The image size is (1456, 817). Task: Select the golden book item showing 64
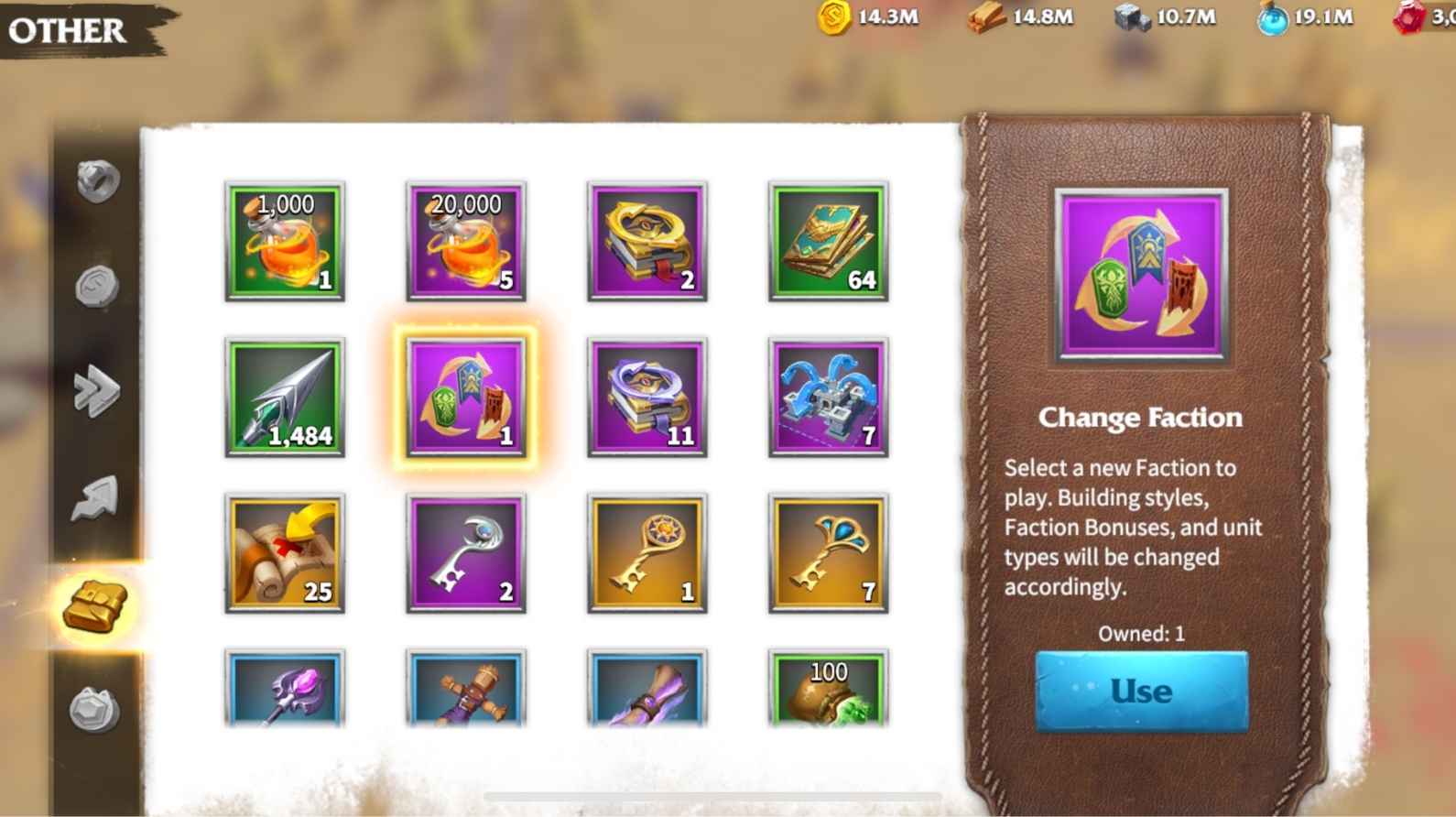click(829, 241)
